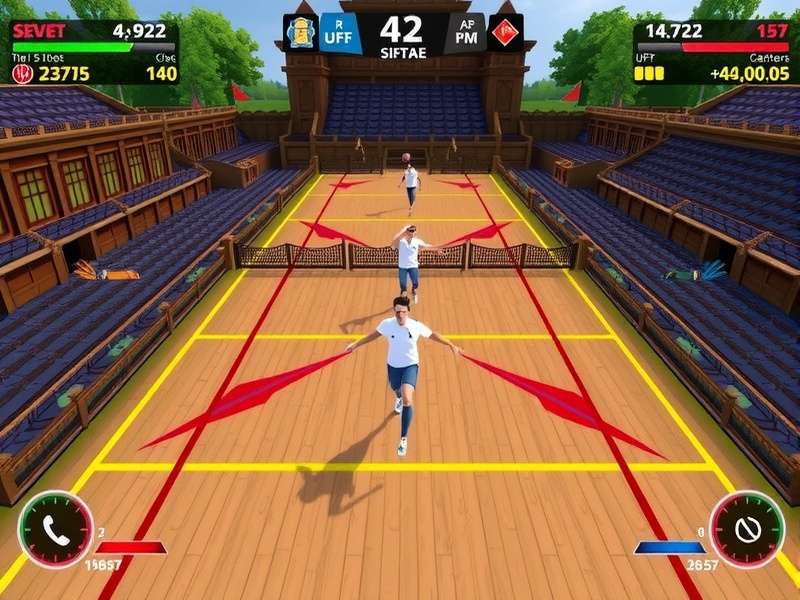Click the blue UFF team badge

(x=340, y=33)
